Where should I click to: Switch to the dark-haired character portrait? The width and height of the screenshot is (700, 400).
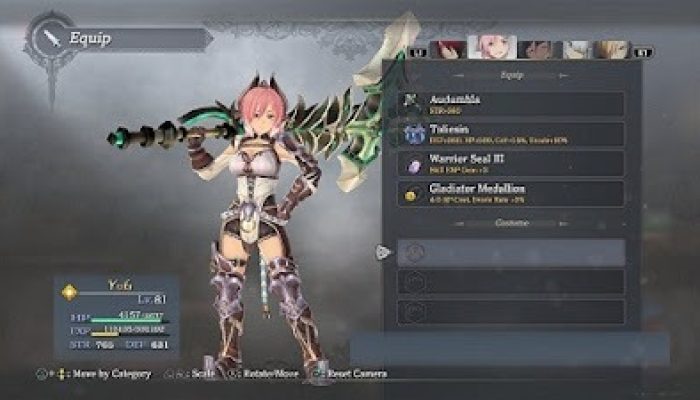tap(537, 50)
